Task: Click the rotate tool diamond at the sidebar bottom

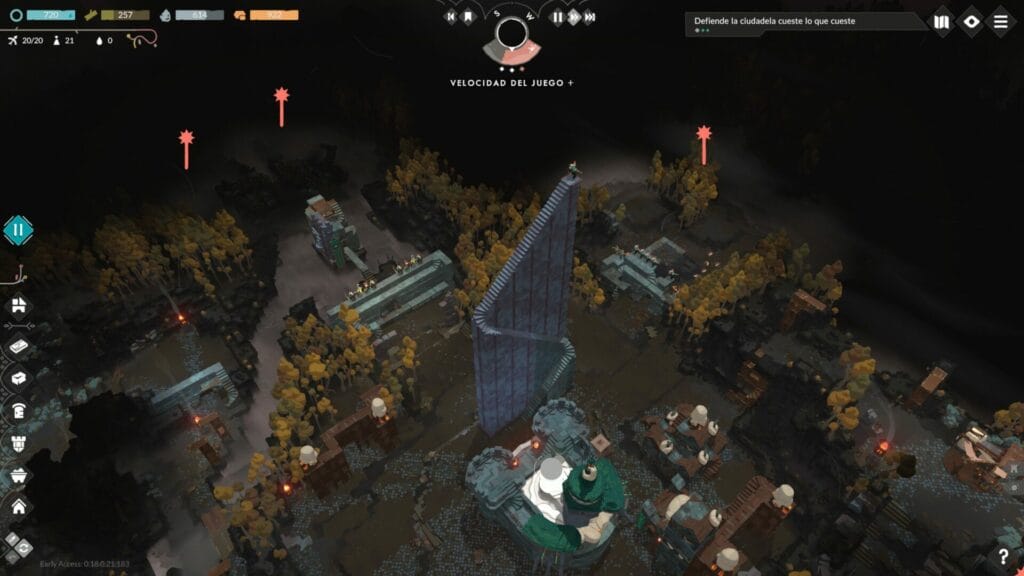Action: pos(16,546)
